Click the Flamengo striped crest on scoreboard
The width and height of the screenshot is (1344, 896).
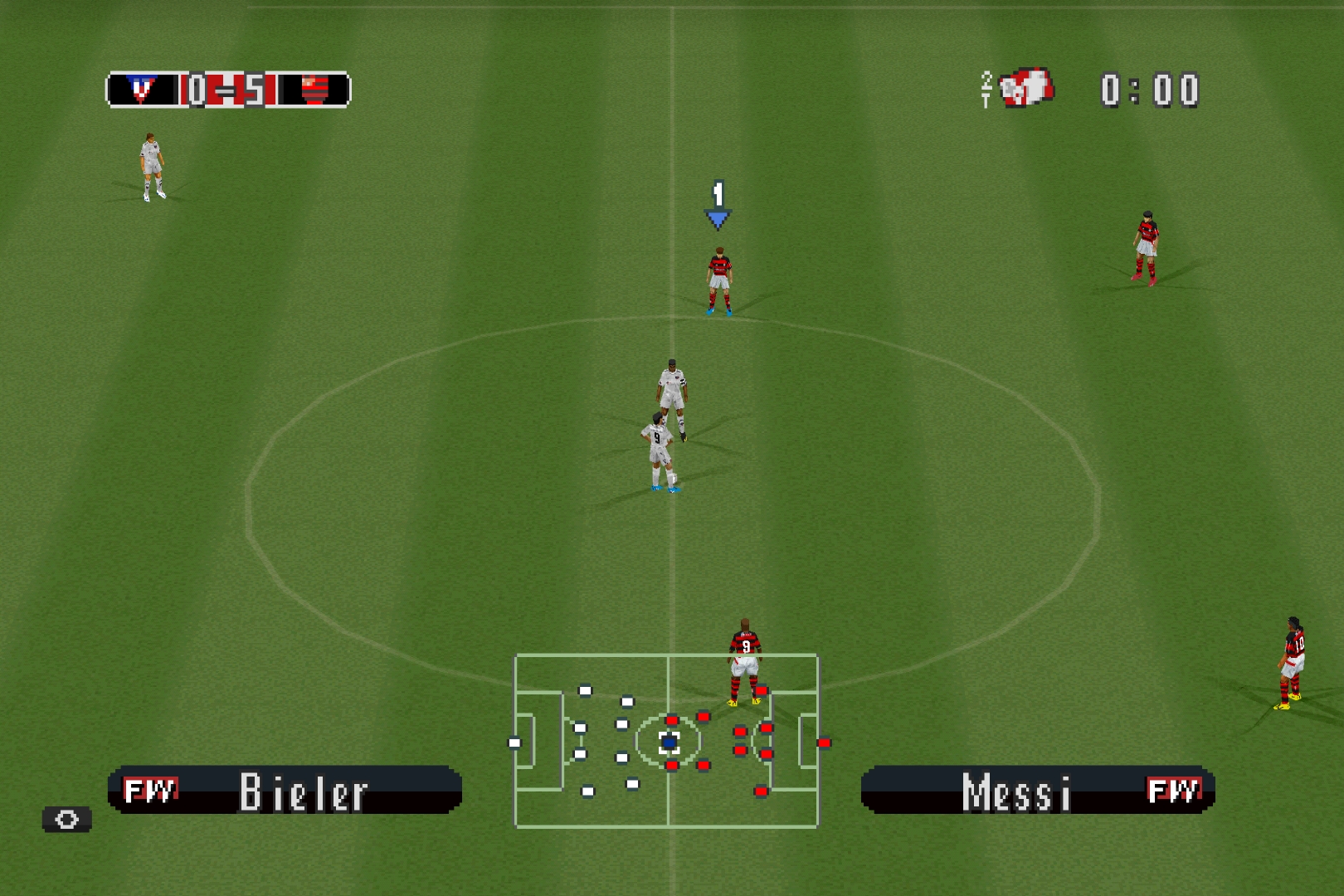click(314, 90)
